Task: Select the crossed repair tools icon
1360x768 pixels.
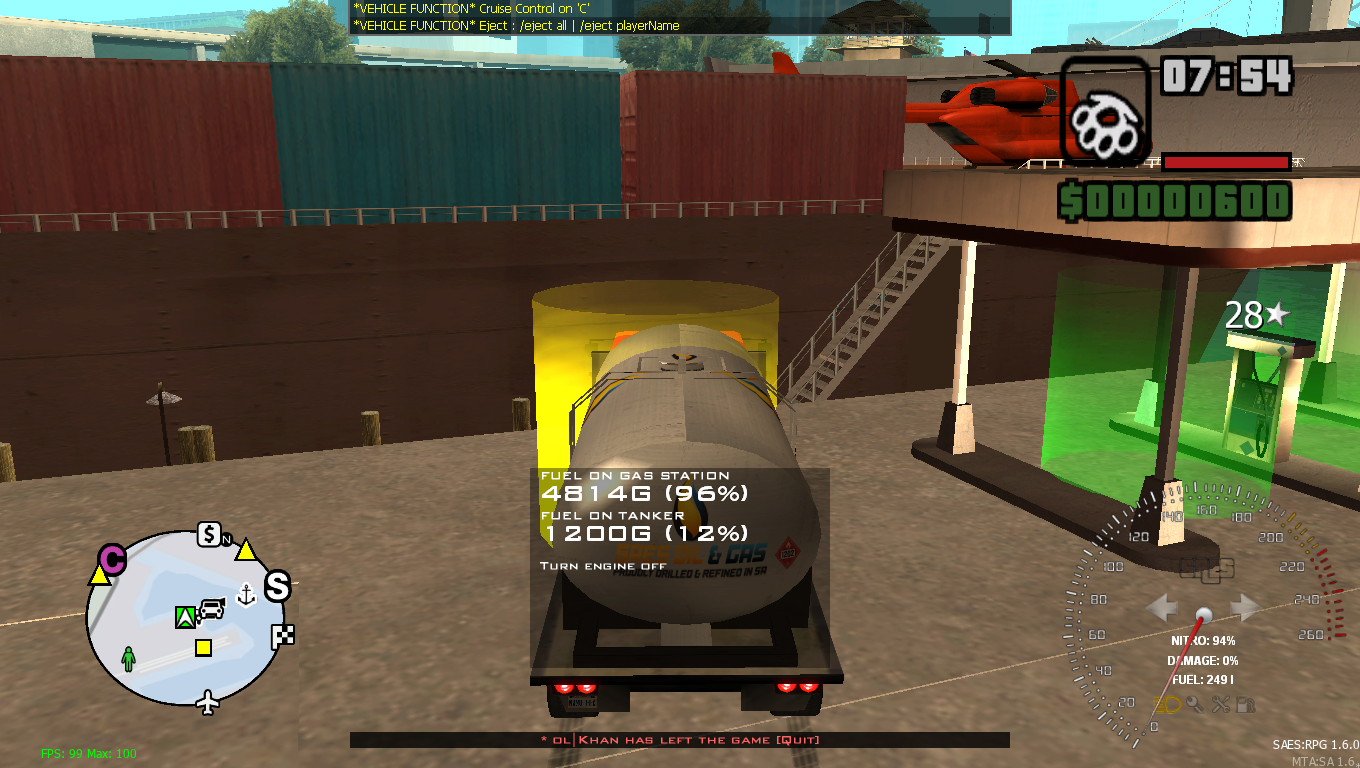Action: coord(1221,703)
